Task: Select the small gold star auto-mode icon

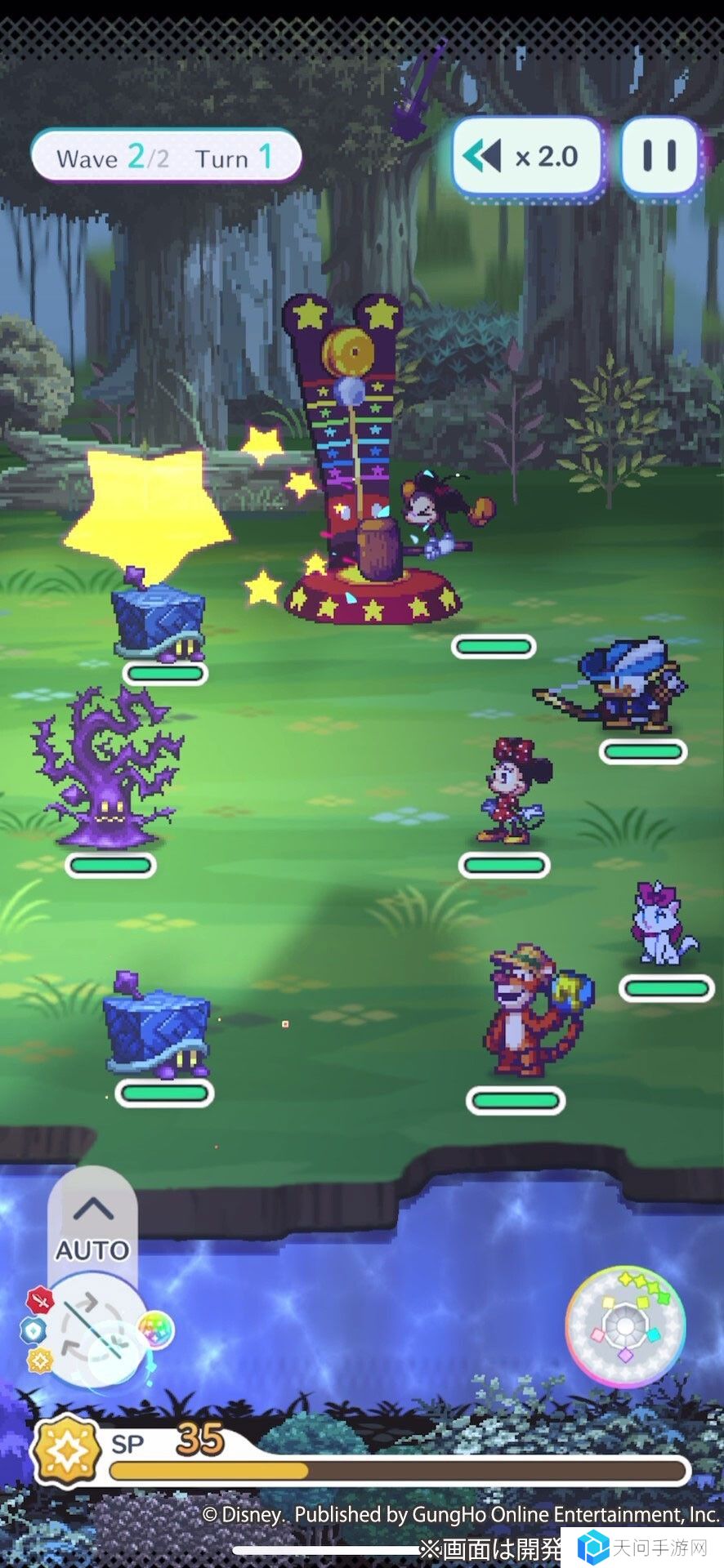Action: tap(39, 1360)
